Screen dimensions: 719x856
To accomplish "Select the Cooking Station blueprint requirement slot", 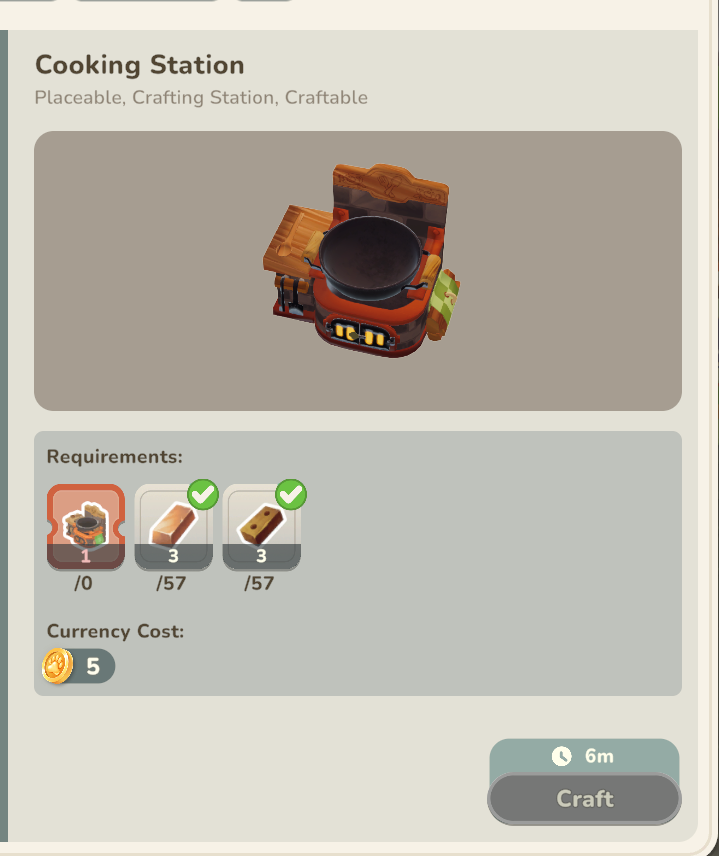I will coord(86,527).
